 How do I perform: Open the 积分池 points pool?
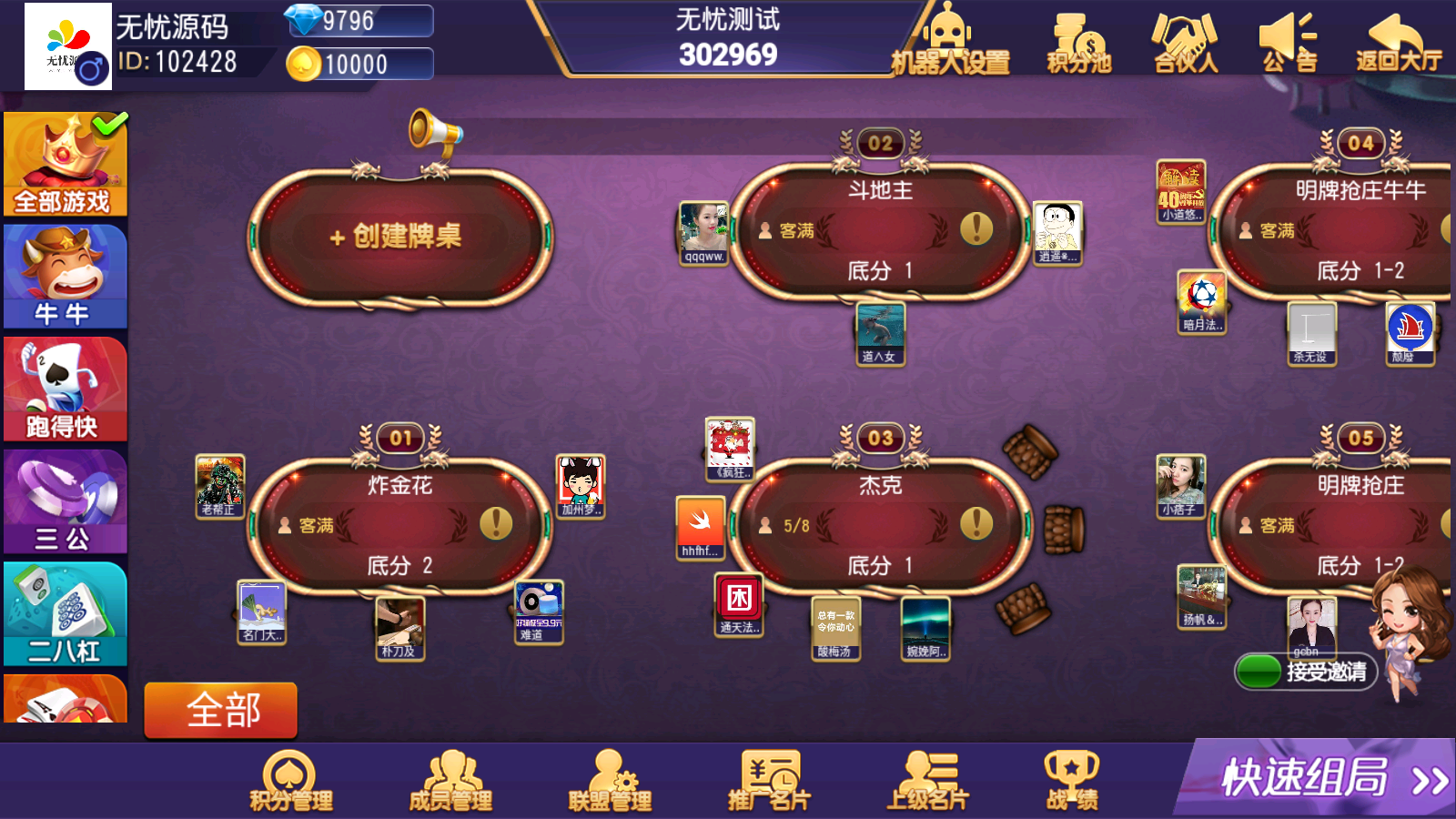(1078, 45)
